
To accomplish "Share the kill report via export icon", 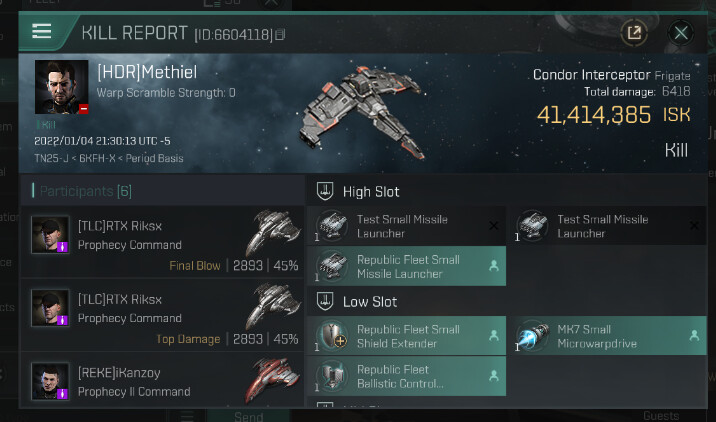I will click(633, 33).
